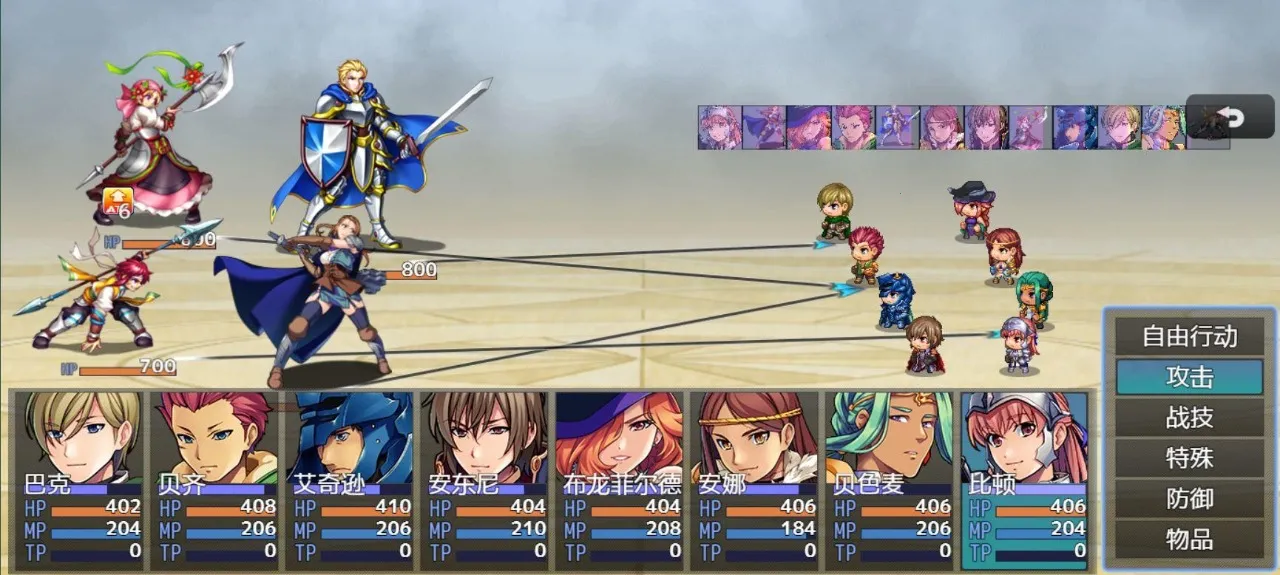
Task: Choose the 特殊 special command
Action: point(1189,458)
